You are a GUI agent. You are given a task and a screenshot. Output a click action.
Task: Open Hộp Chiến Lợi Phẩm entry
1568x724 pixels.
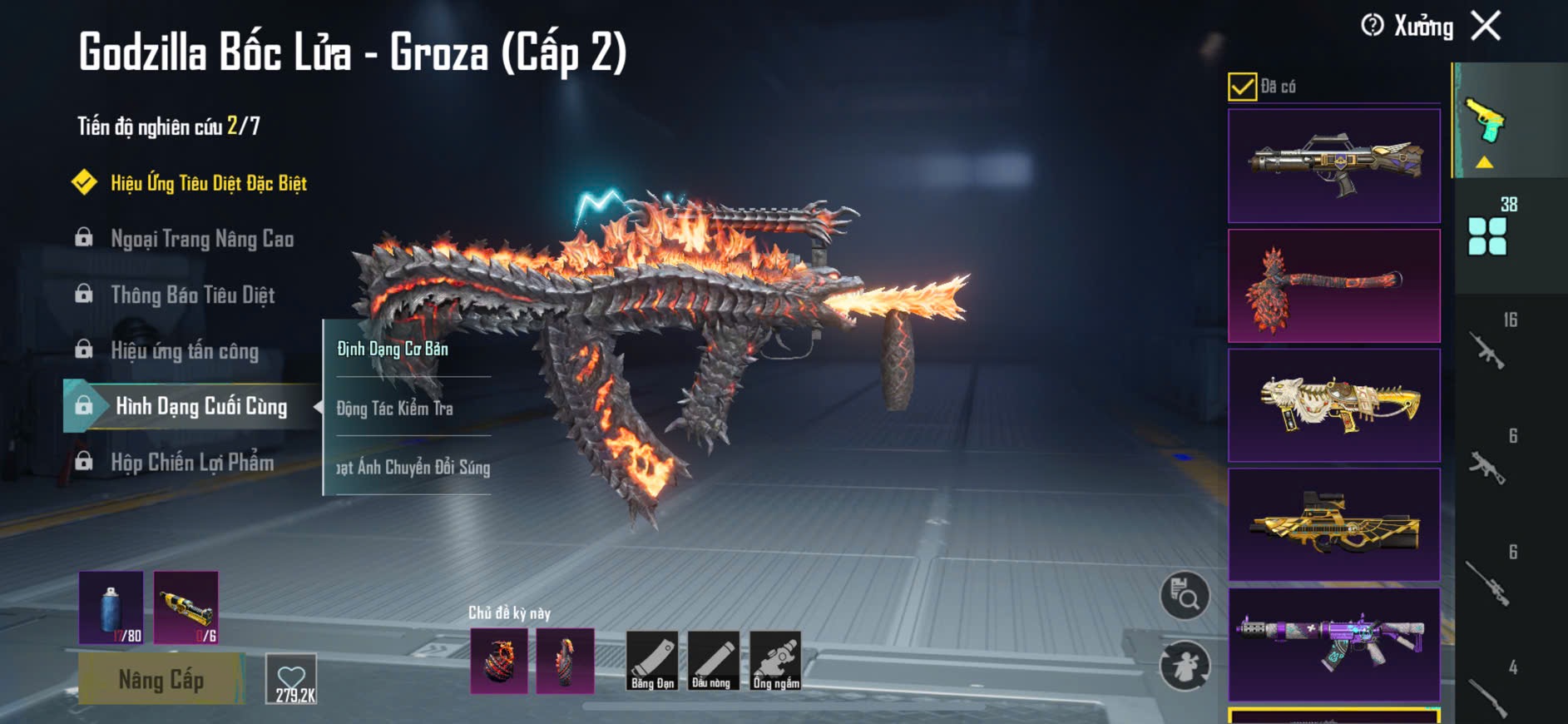(x=192, y=462)
